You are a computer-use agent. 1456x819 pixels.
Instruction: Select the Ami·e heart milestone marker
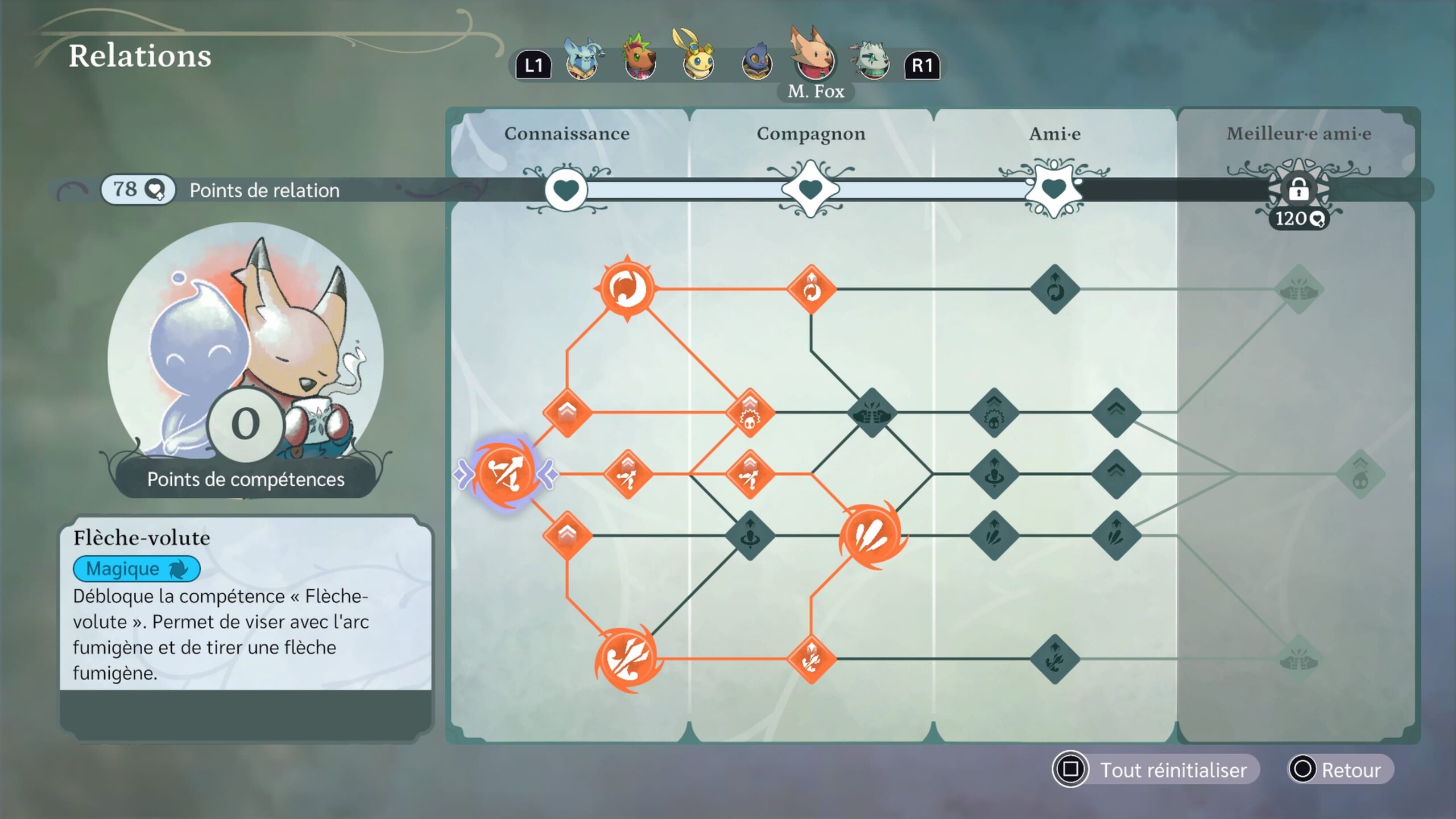1054,189
